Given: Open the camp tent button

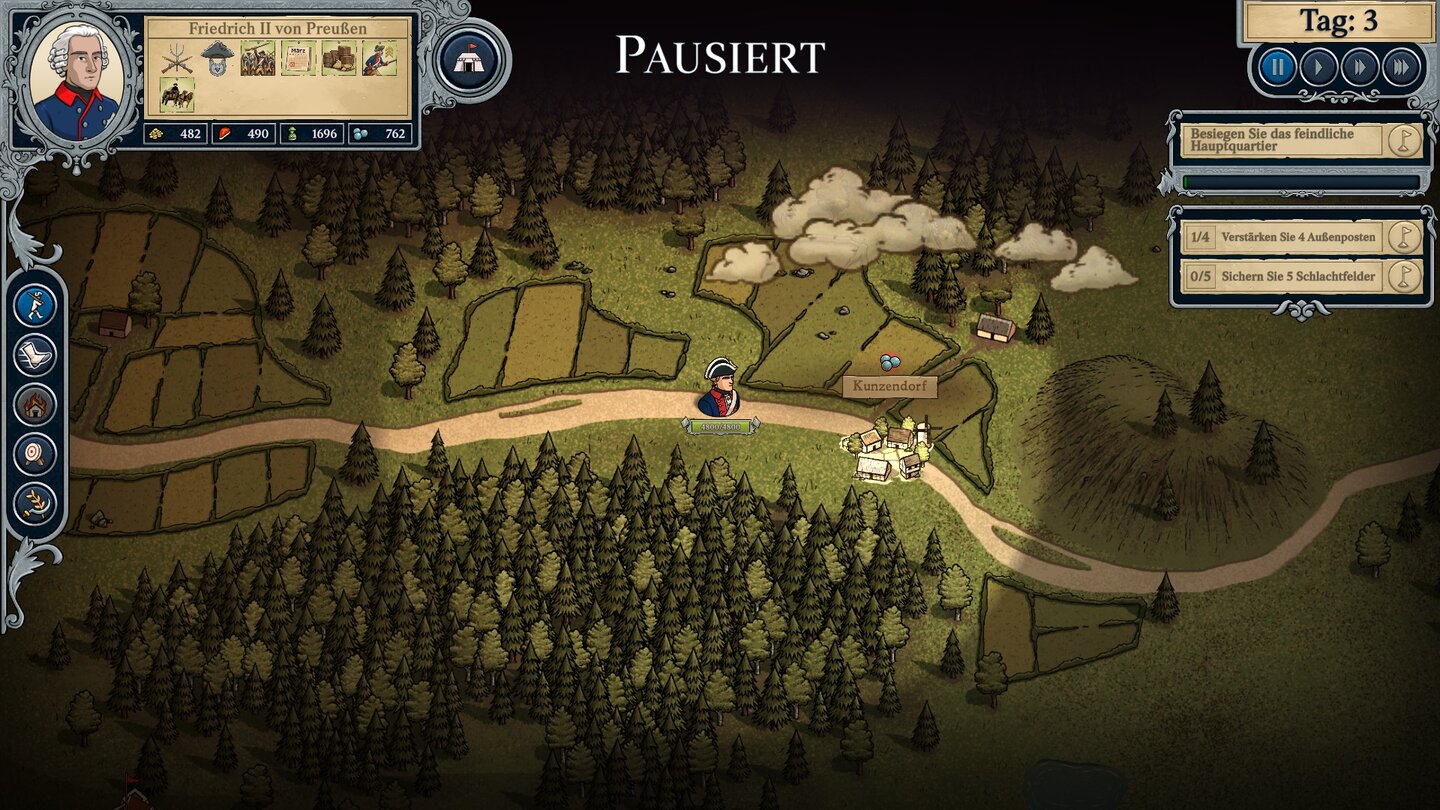Looking at the screenshot, I should pyautogui.click(x=468, y=61).
